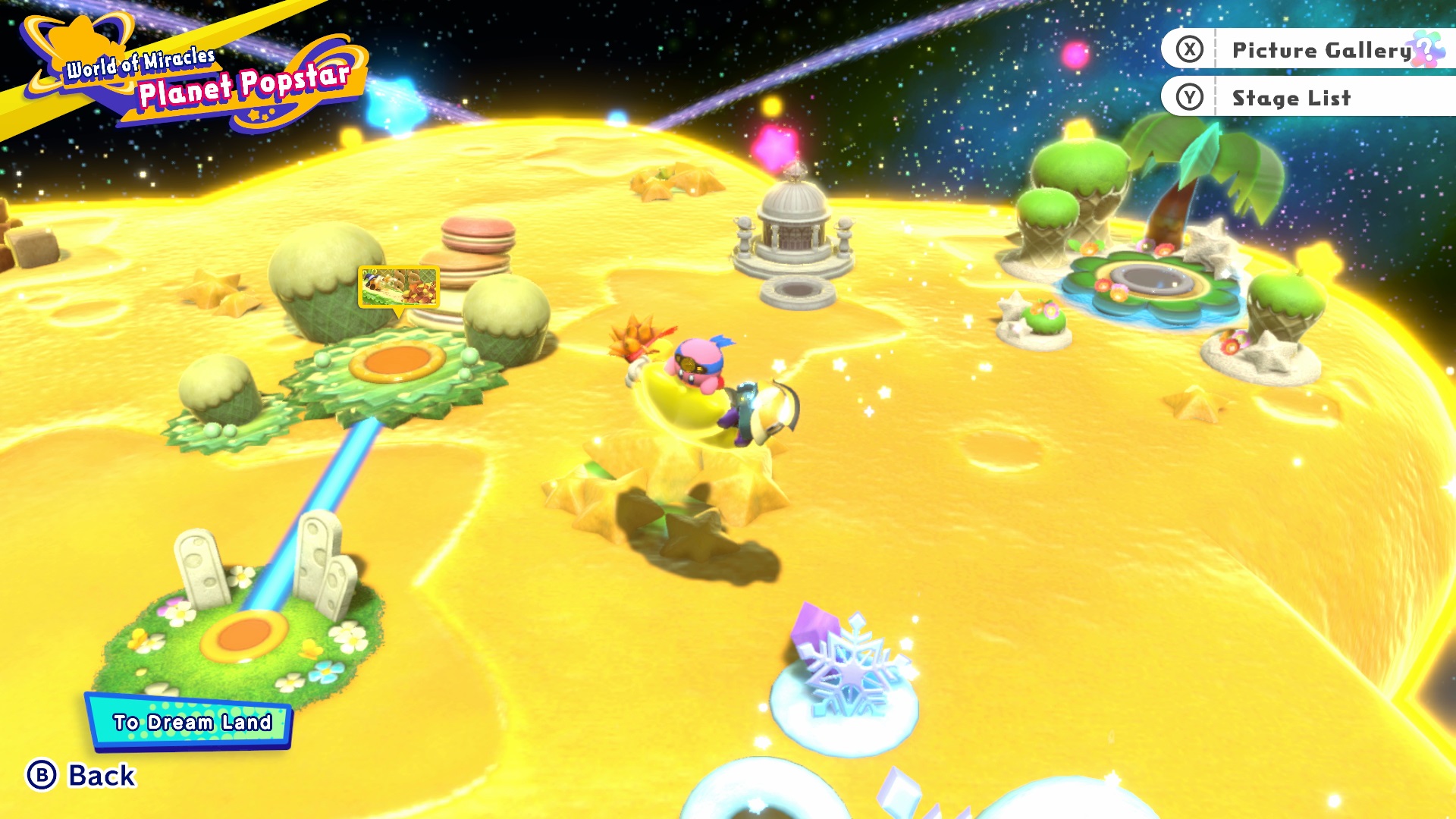Viewport: 1456px width, 819px height.
Task: Click the stage preview thumbnail bubble
Action: [399, 287]
